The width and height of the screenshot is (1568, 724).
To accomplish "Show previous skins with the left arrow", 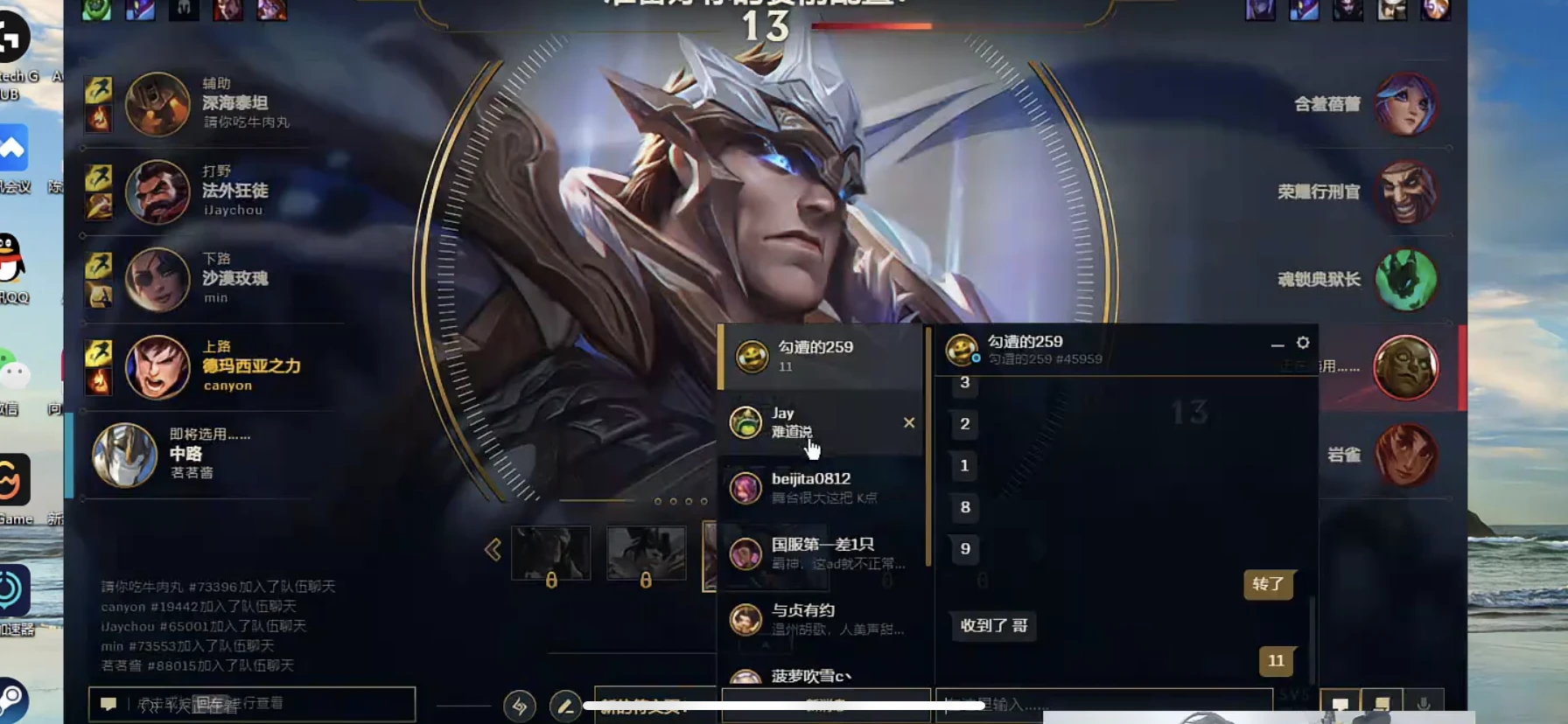I will click(493, 550).
